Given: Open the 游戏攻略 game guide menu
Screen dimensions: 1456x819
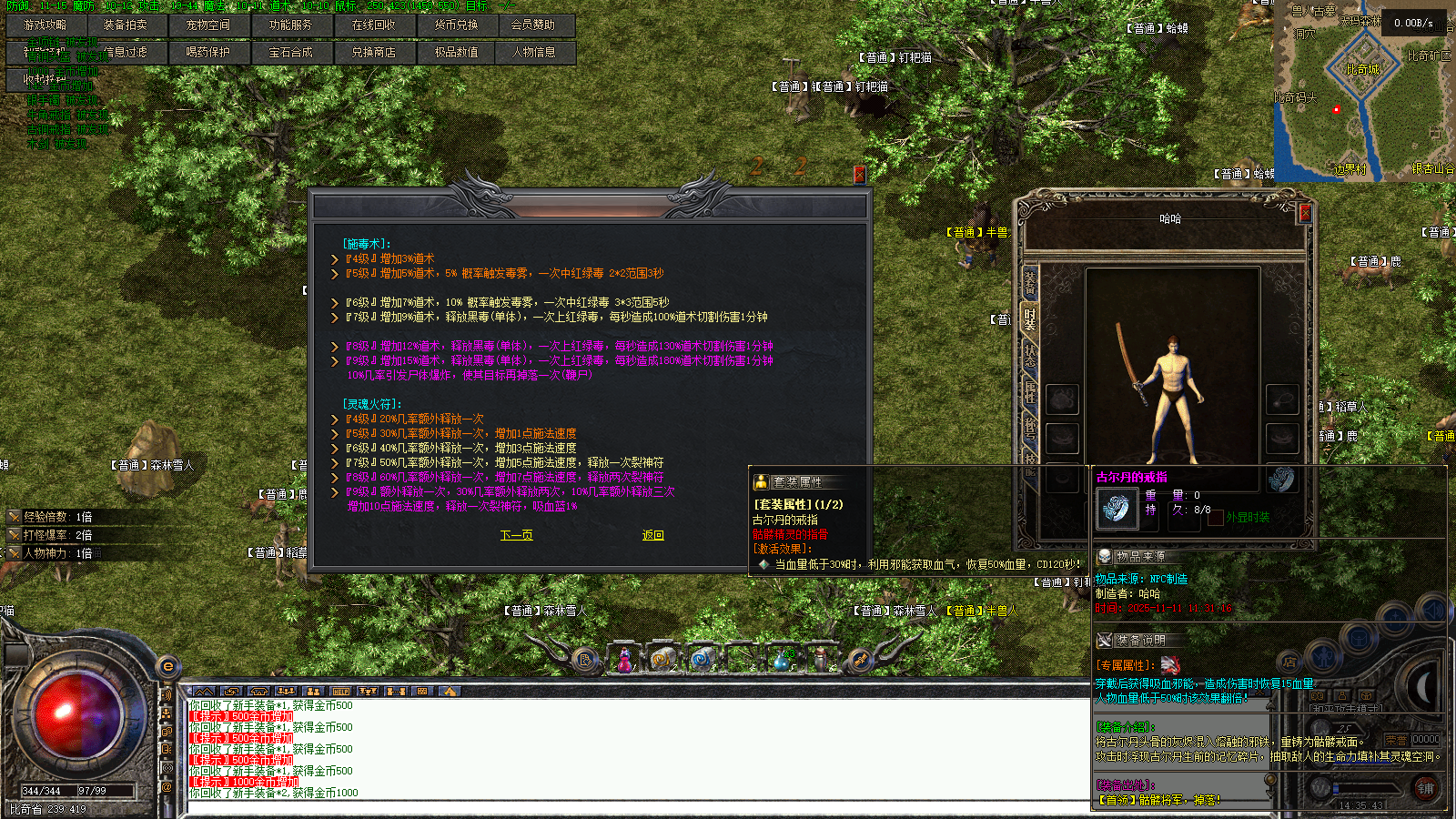Looking at the screenshot, I should [45, 25].
